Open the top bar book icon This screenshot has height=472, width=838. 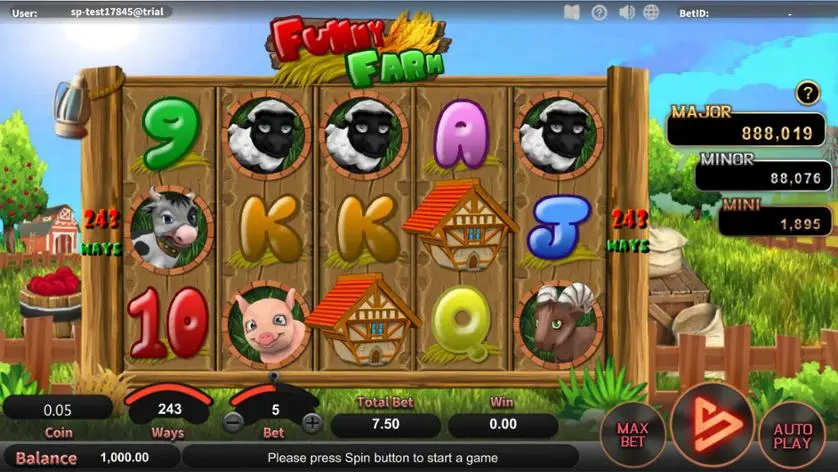[x=572, y=12]
